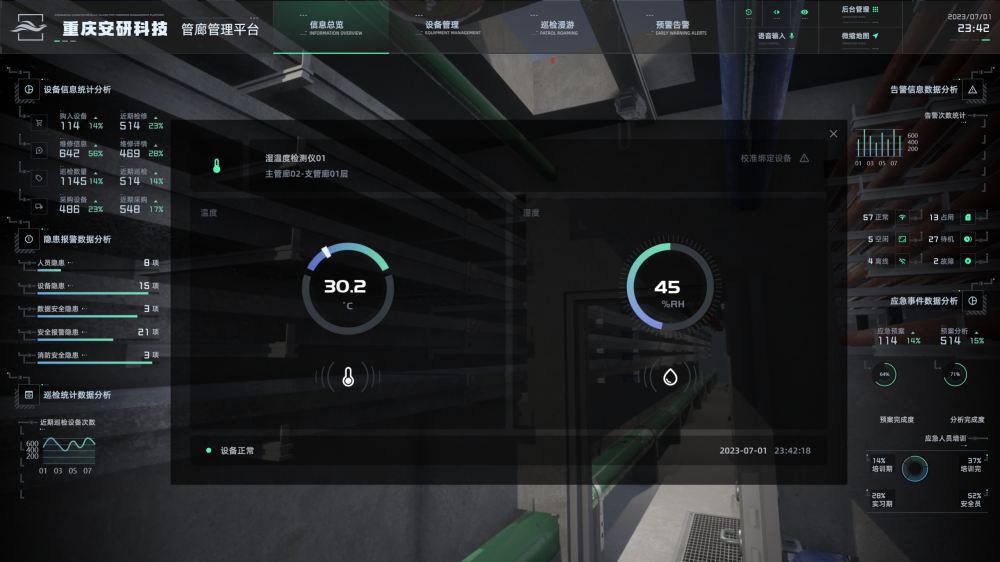Switch to the 巡检漫游 patrol roaming tab
The image size is (1000, 562).
[556, 27]
